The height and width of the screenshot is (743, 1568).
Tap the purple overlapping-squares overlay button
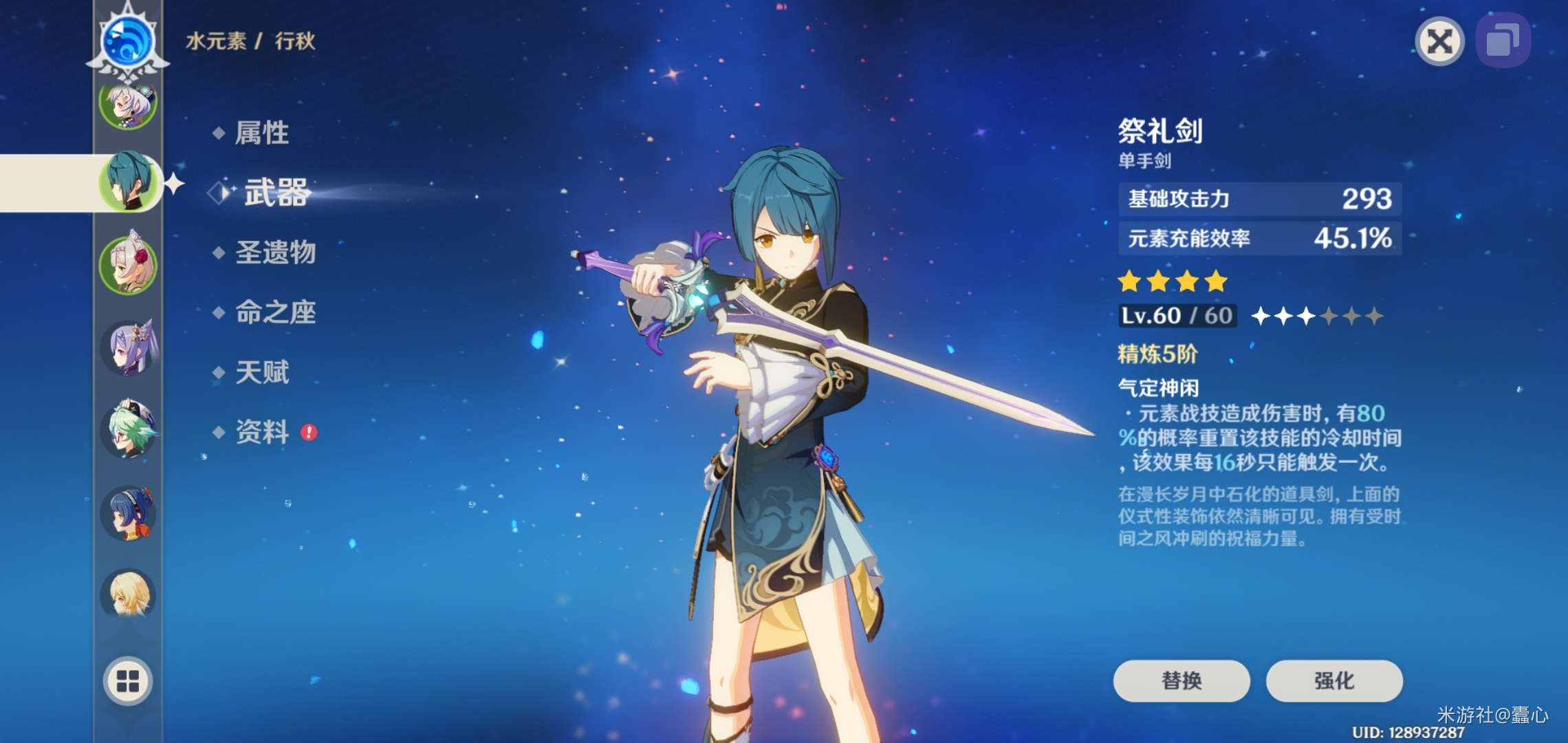click(x=1502, y=42)
